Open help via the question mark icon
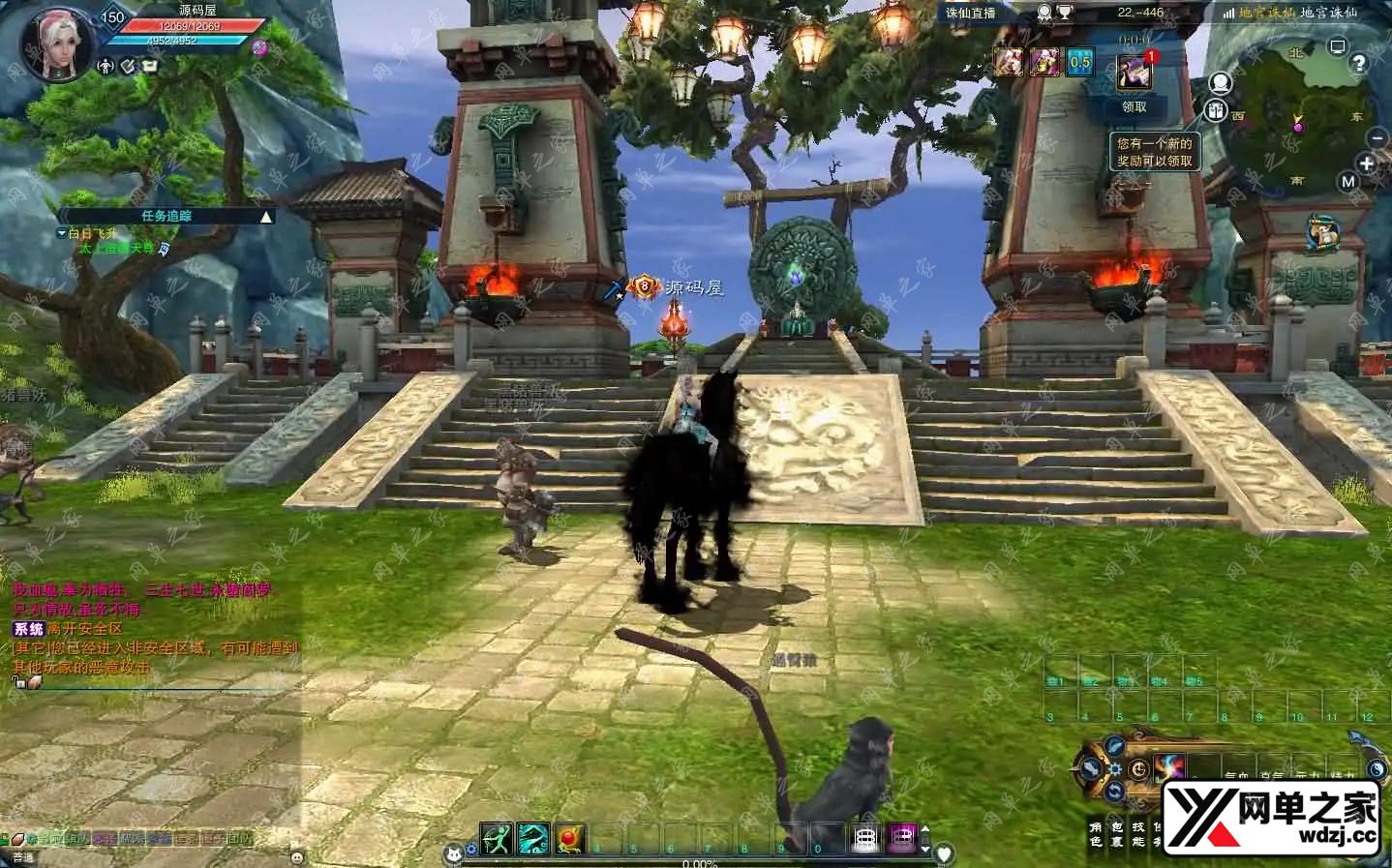1392x868 pixels. [x=1359, y=64]
